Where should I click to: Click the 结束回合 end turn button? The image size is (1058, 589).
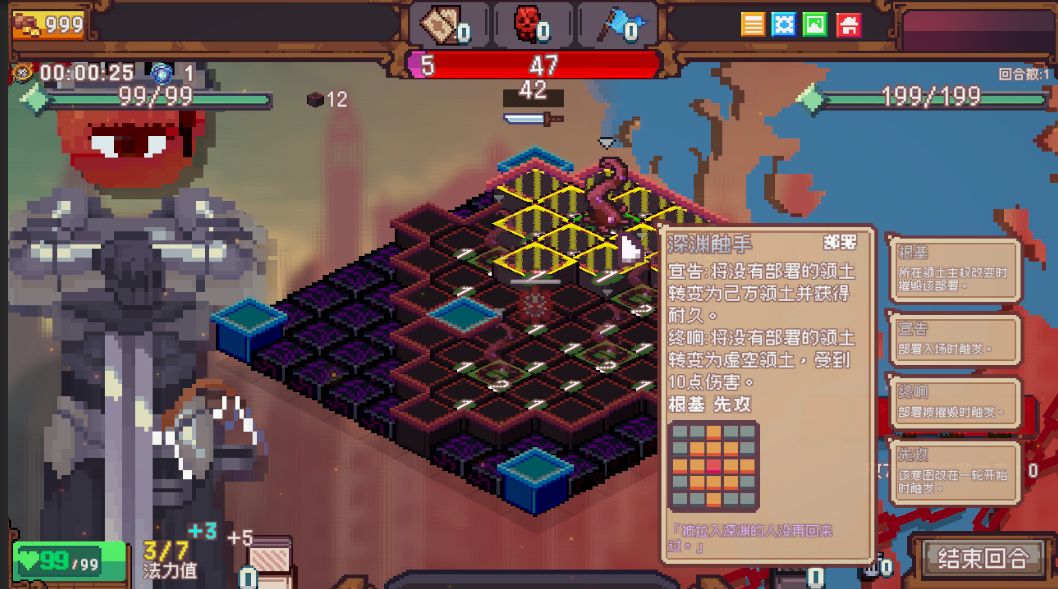(x=981, y=557)
